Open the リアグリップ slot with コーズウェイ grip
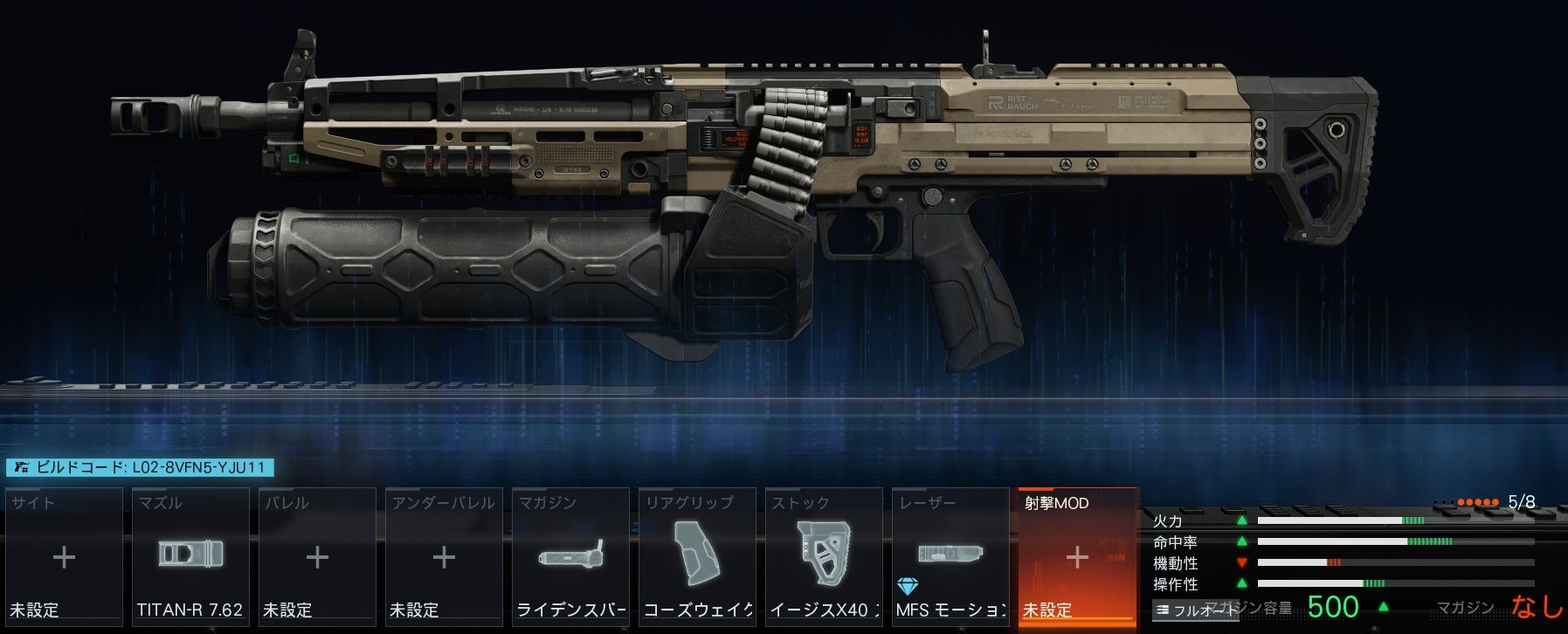Screen dimensions: 1568x634 click(x=697, y=556)
